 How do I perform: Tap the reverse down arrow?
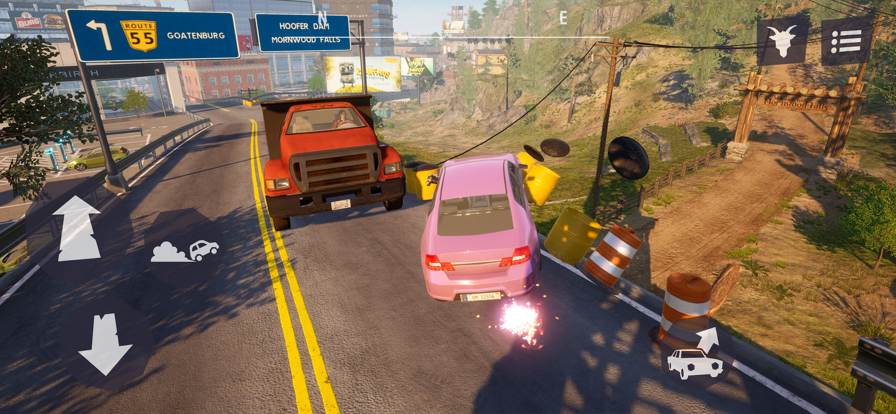click(x=105, y=344)
